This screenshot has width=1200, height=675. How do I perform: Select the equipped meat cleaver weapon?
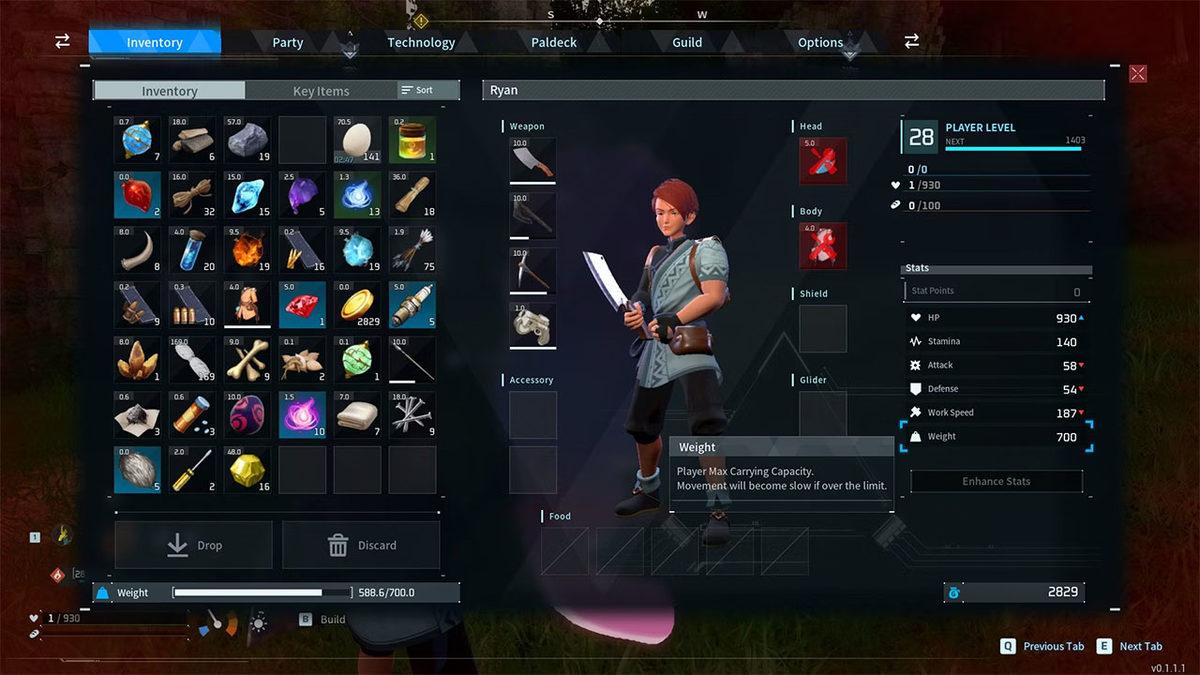(533, 161)
